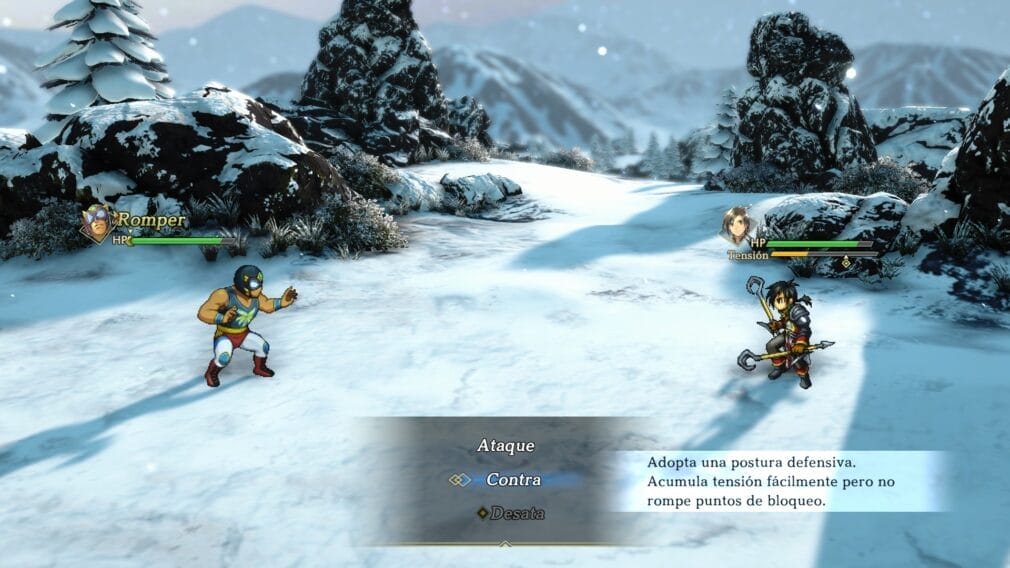The width and height of the screenshot is (1010, 568).
Task: Pick the Desata command
Action: click(x=517, y=513)
